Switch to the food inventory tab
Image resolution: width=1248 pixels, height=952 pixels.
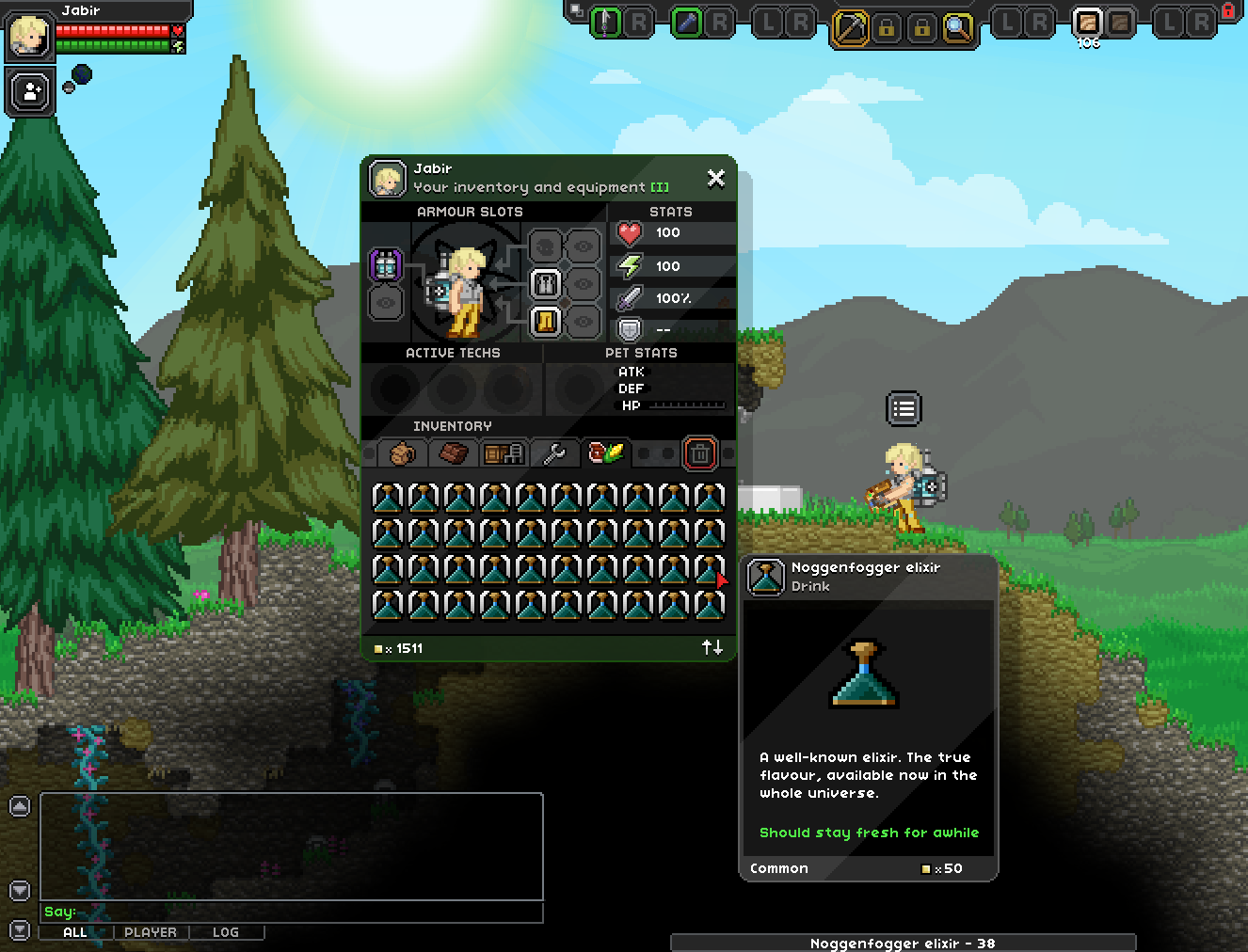[x=606, y=453]
